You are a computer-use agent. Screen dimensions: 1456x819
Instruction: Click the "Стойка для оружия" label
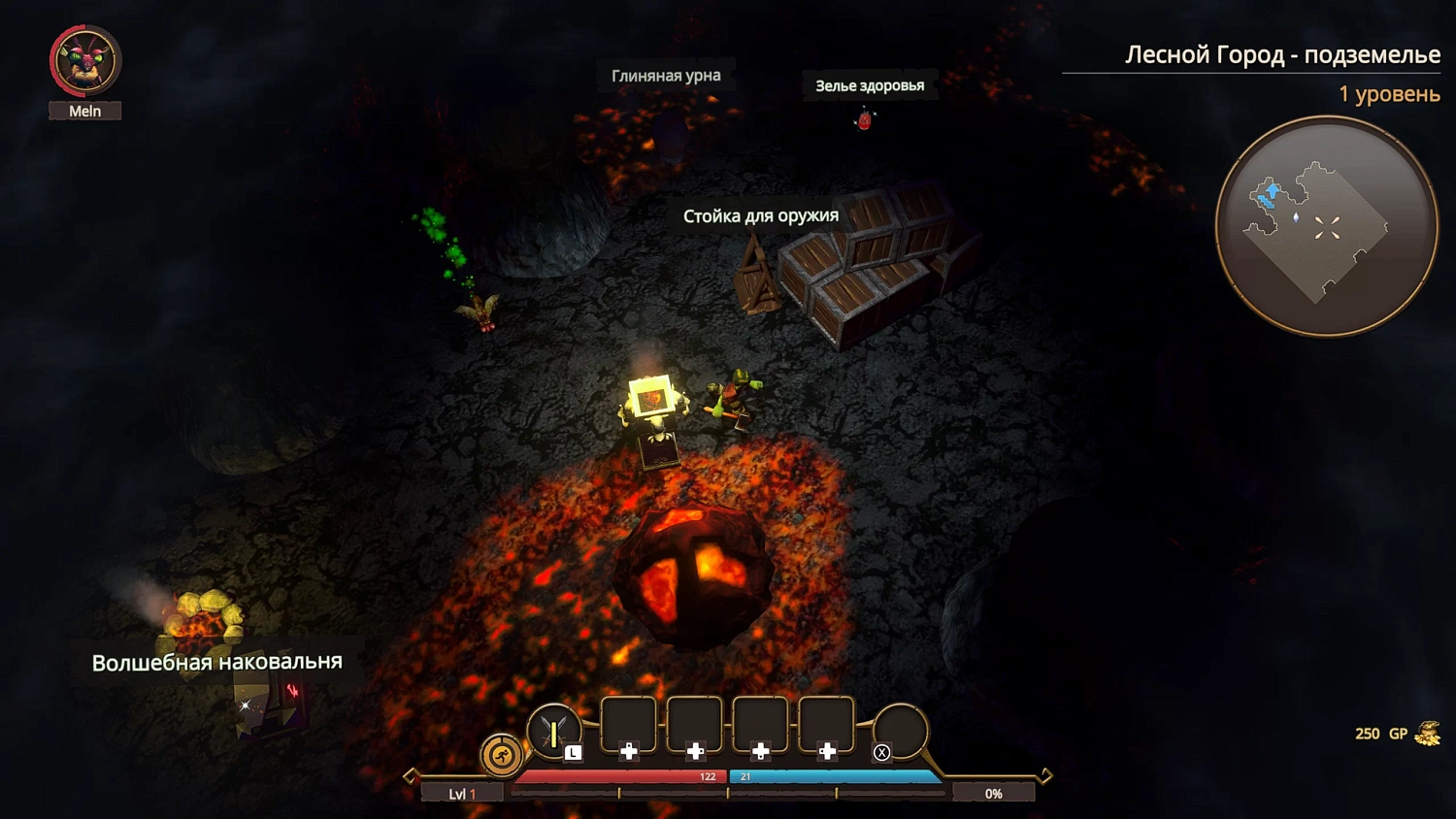point(761,215)
